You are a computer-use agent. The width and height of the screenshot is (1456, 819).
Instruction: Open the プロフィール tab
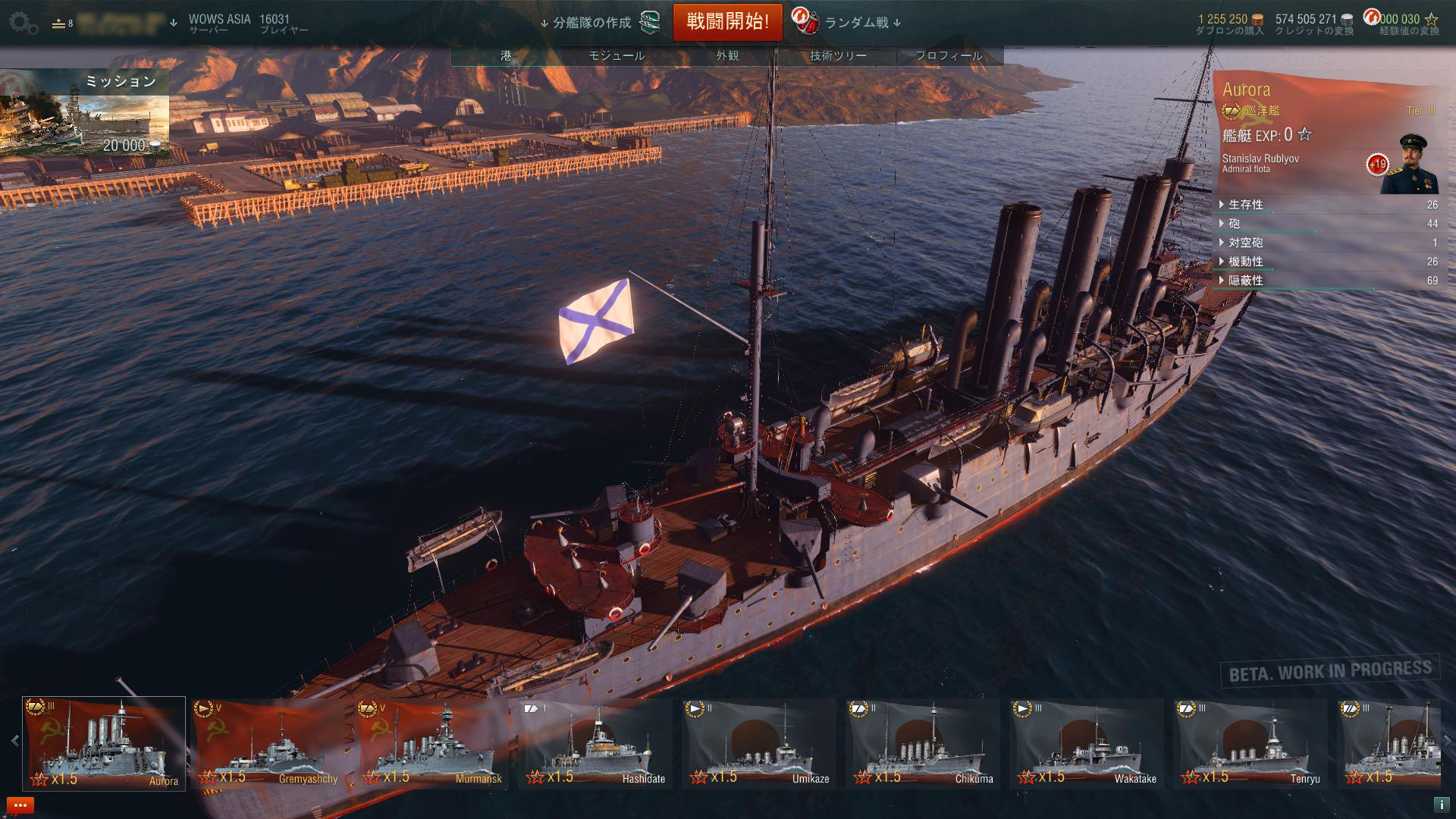click(949, 55)
